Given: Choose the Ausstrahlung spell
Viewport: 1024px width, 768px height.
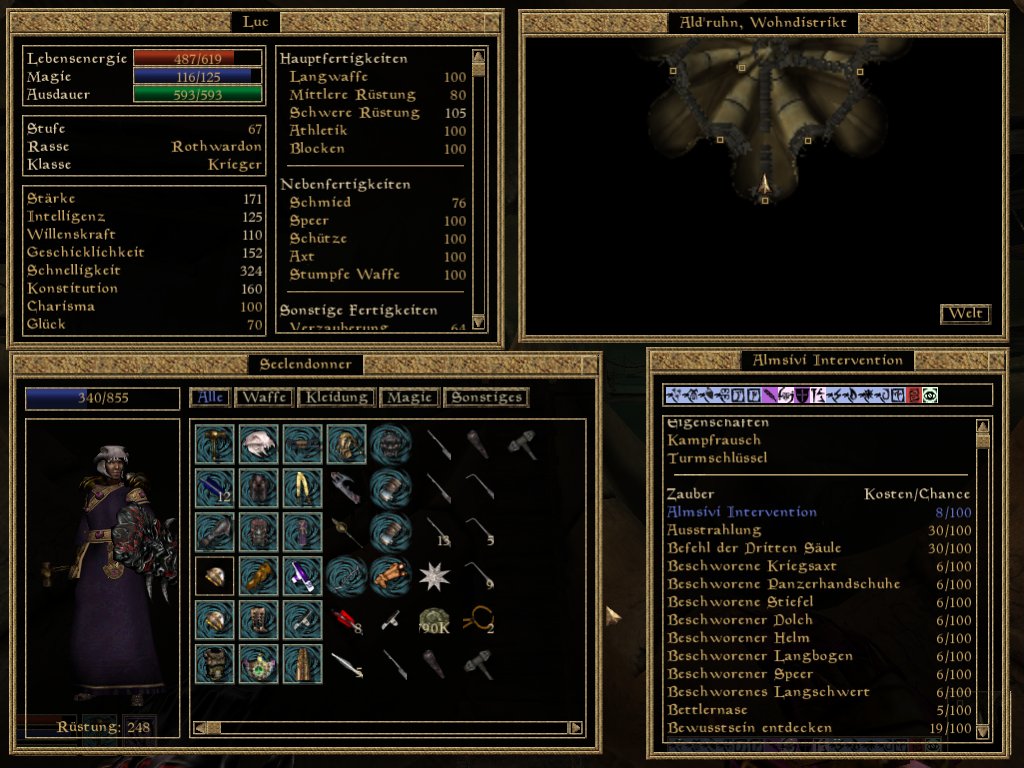Looking at the screenshot, I should click(x=714, y=530).
